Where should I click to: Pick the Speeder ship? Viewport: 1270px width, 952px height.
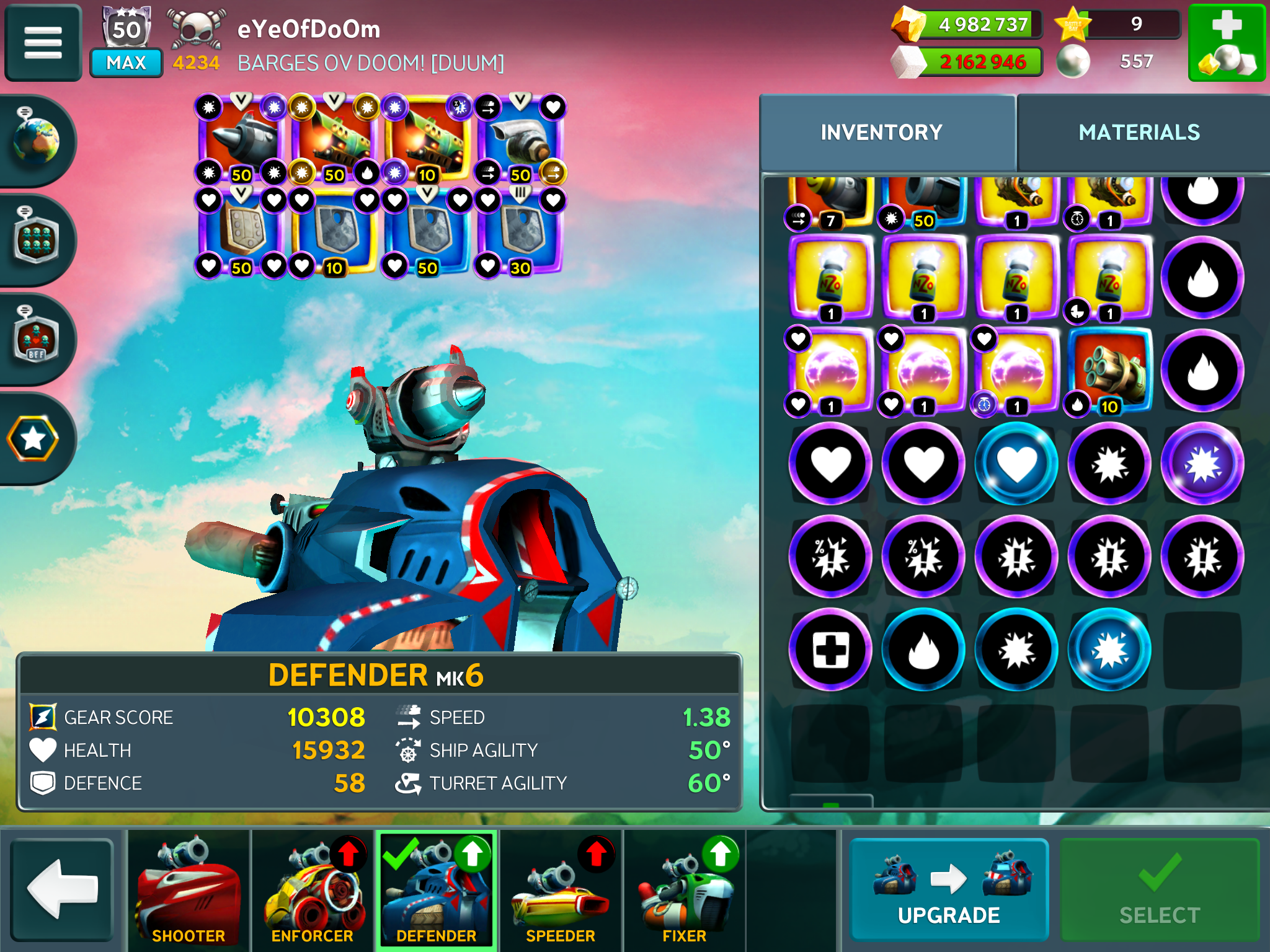[561, 890]
